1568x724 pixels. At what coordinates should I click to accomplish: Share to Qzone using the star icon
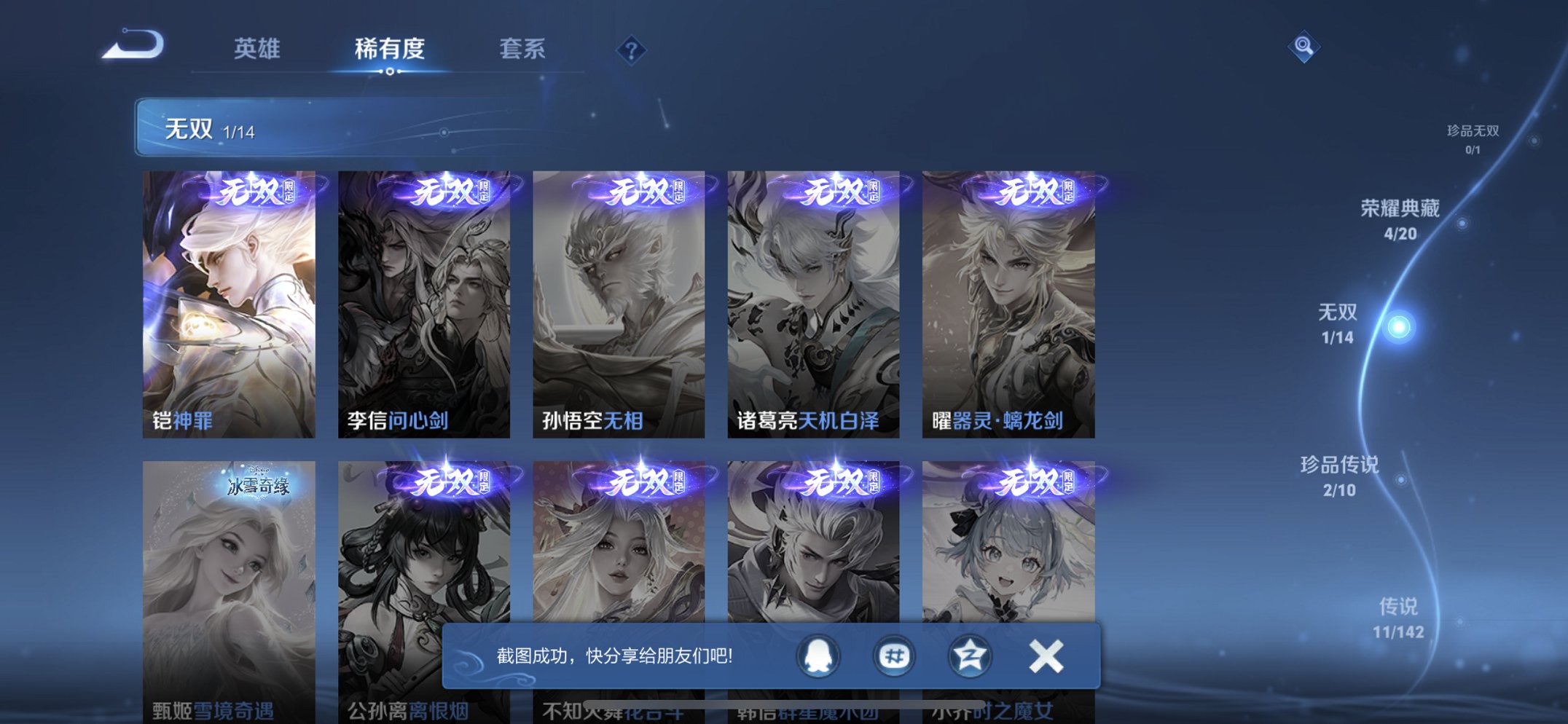pos(970,655)
